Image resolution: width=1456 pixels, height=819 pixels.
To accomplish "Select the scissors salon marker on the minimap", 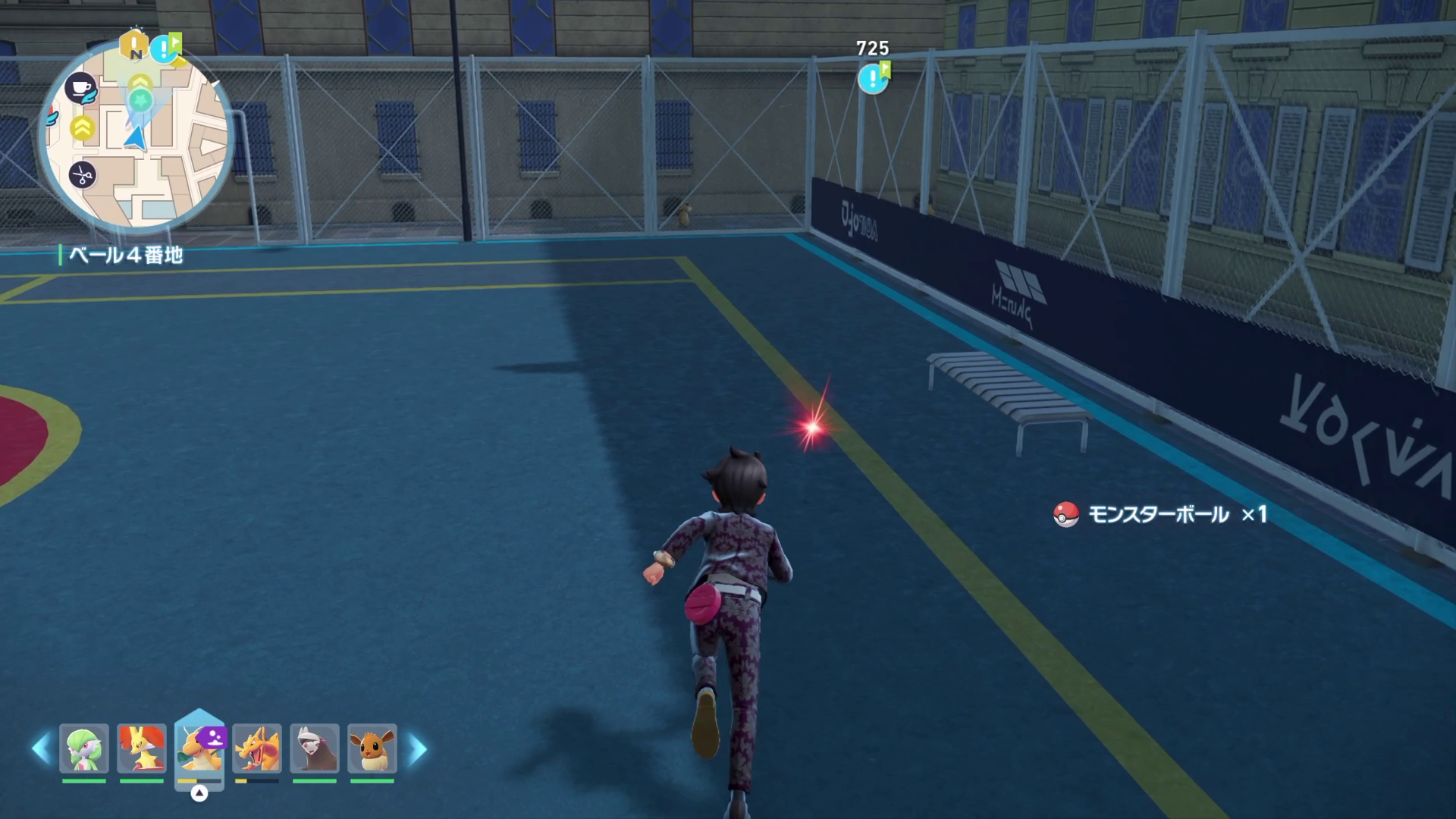I will coord(82,176).
